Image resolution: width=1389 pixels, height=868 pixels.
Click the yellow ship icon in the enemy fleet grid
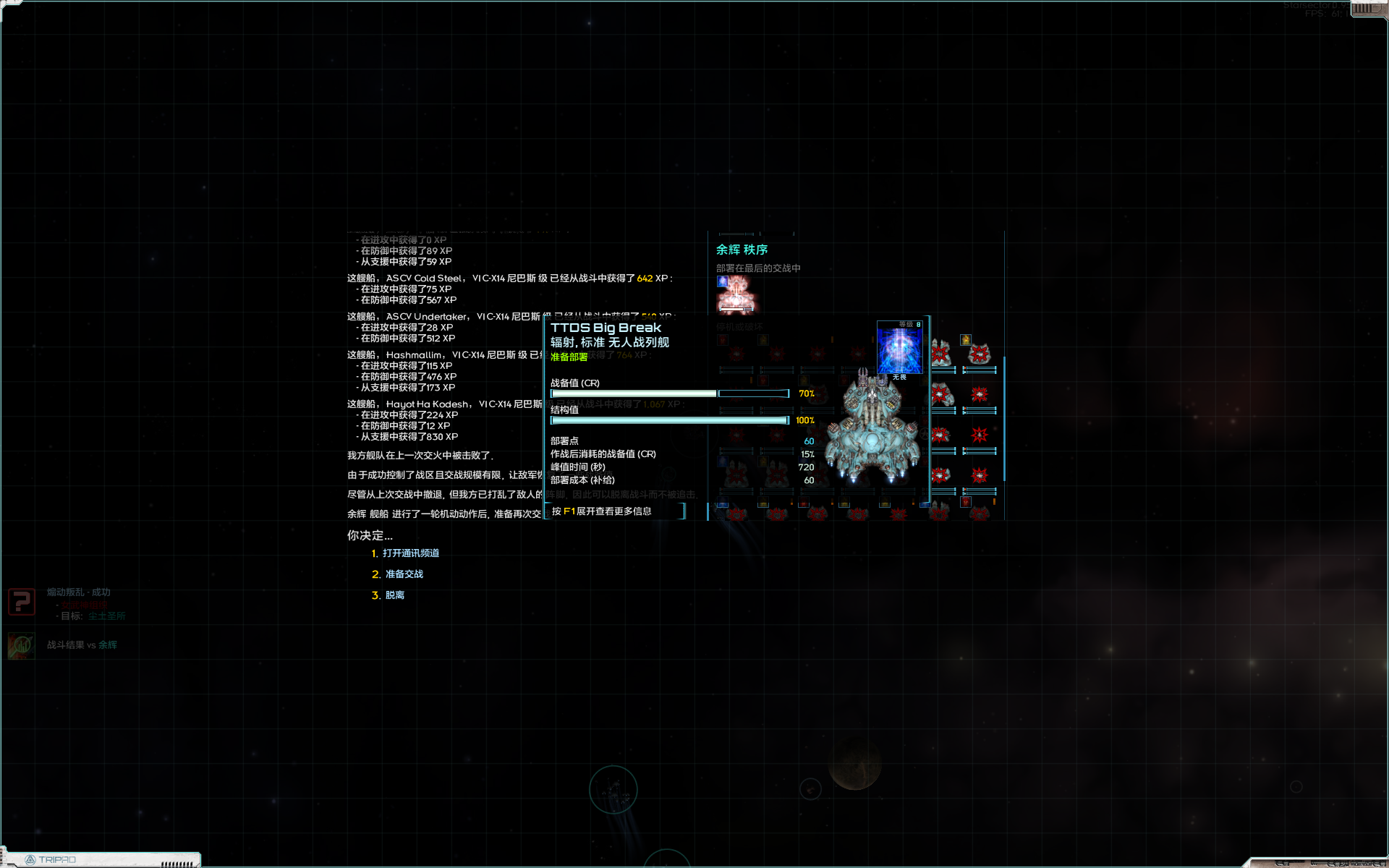coord(965,339)
